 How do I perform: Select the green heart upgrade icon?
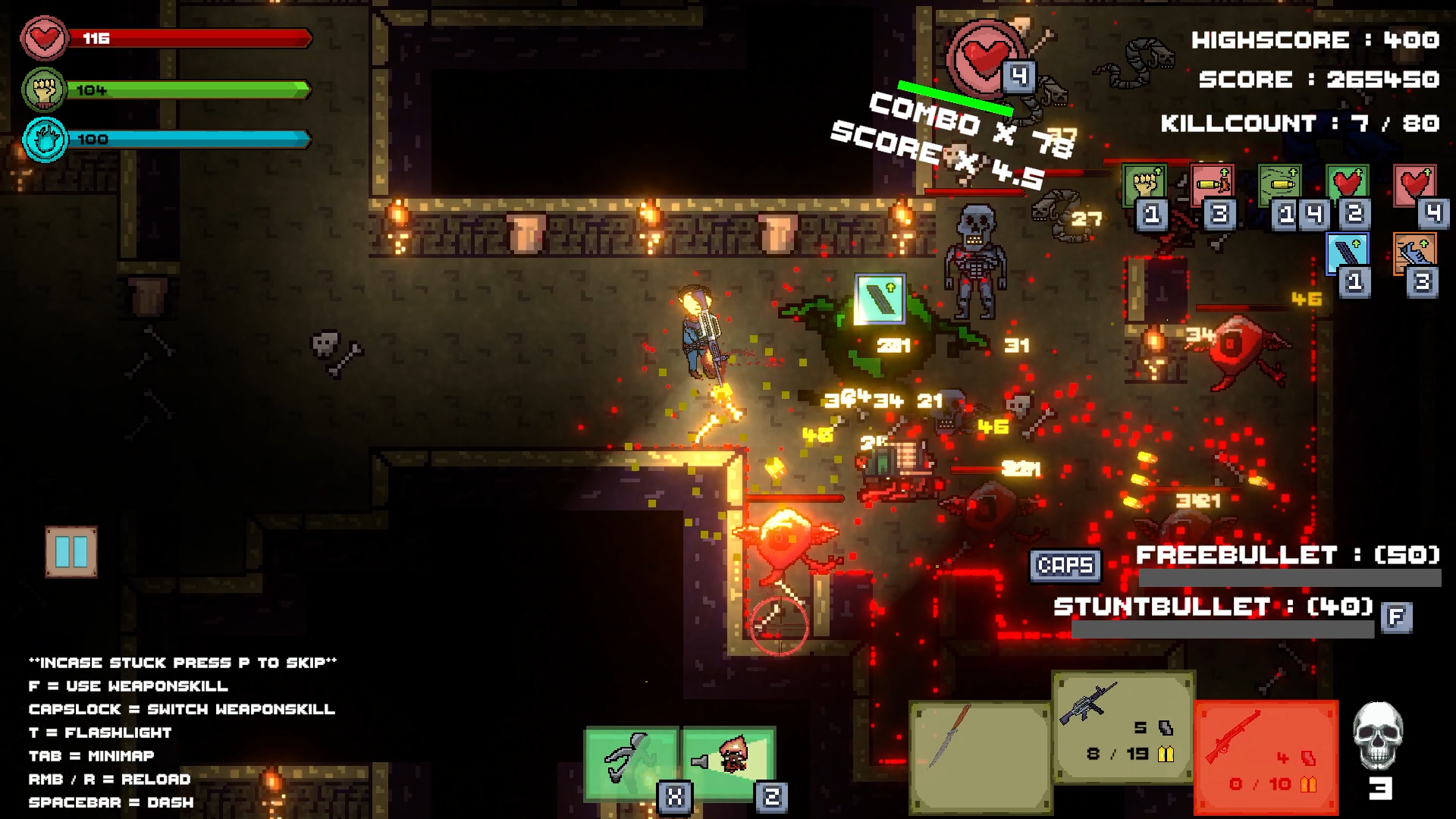click(x=1348, y=184)
